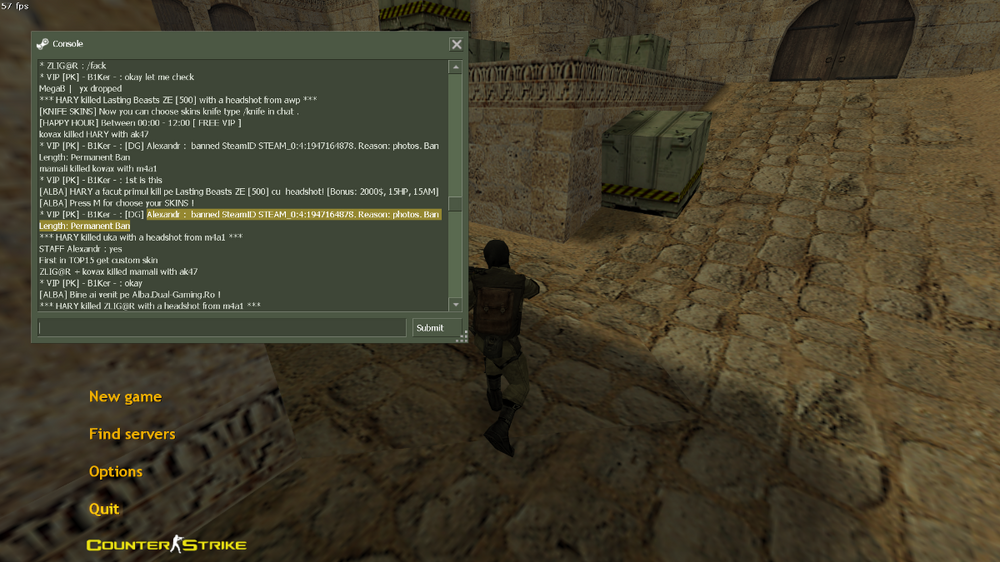Click the Console window title bar
Screen dimensions: 1000x562
240,44
